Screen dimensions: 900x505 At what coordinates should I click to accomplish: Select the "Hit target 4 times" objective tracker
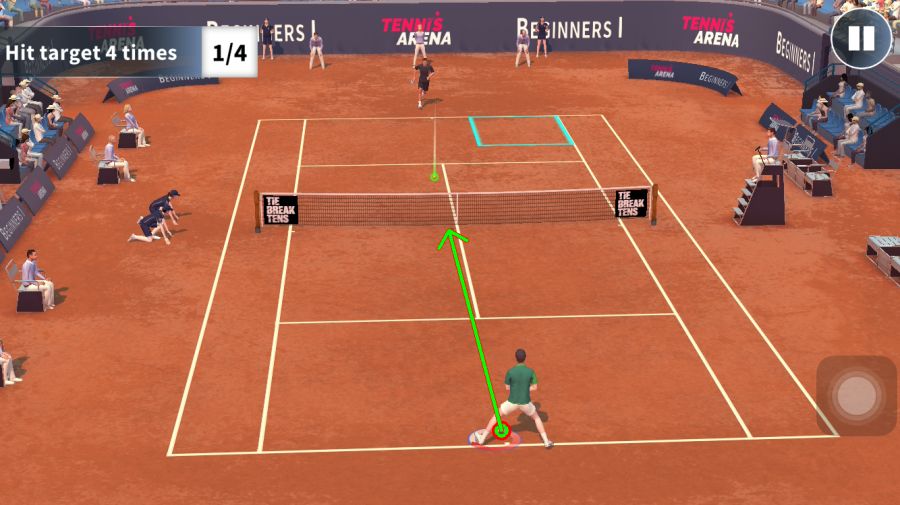coord(127,53)
